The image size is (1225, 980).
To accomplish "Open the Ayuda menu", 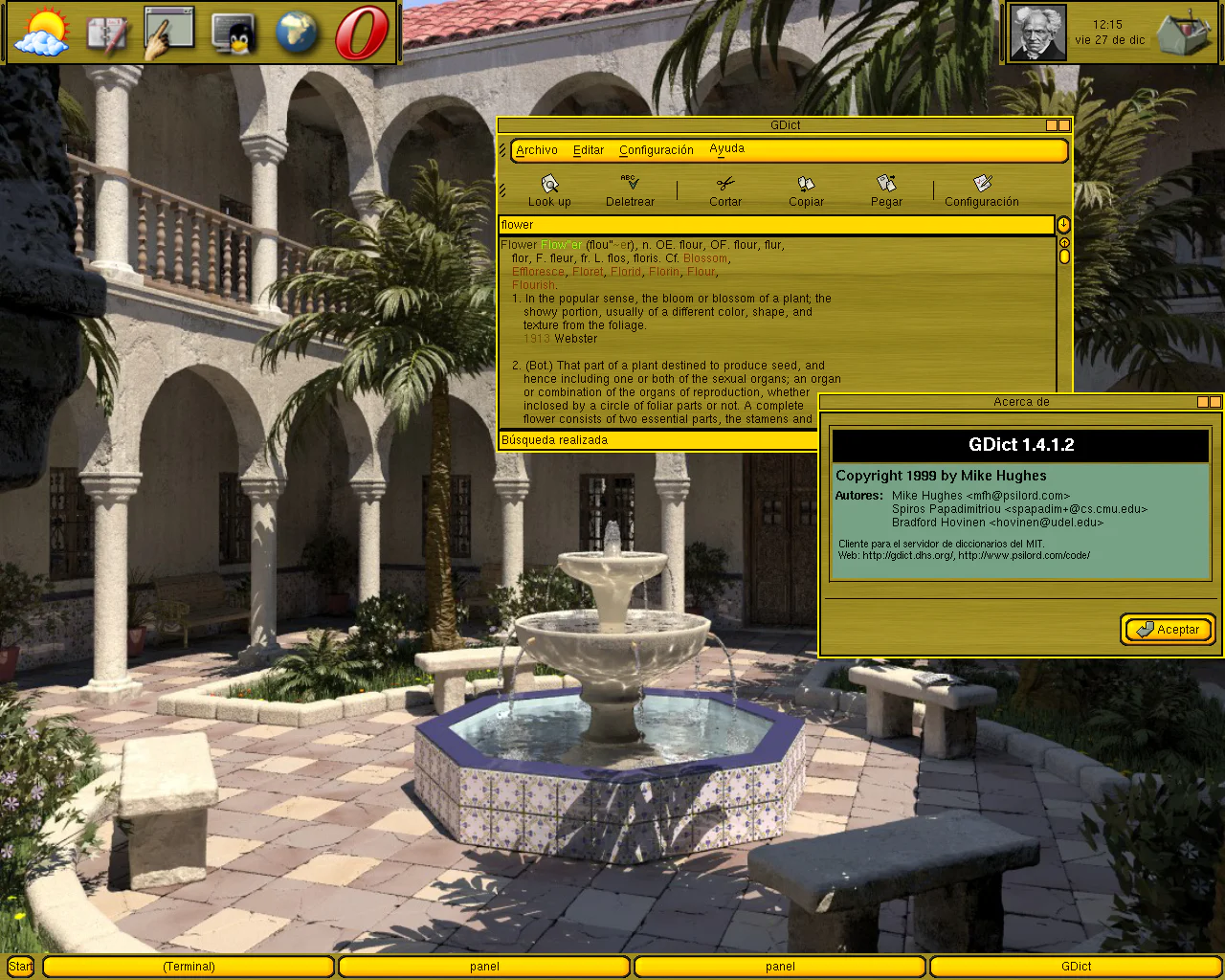I will [x=726, y=149].
